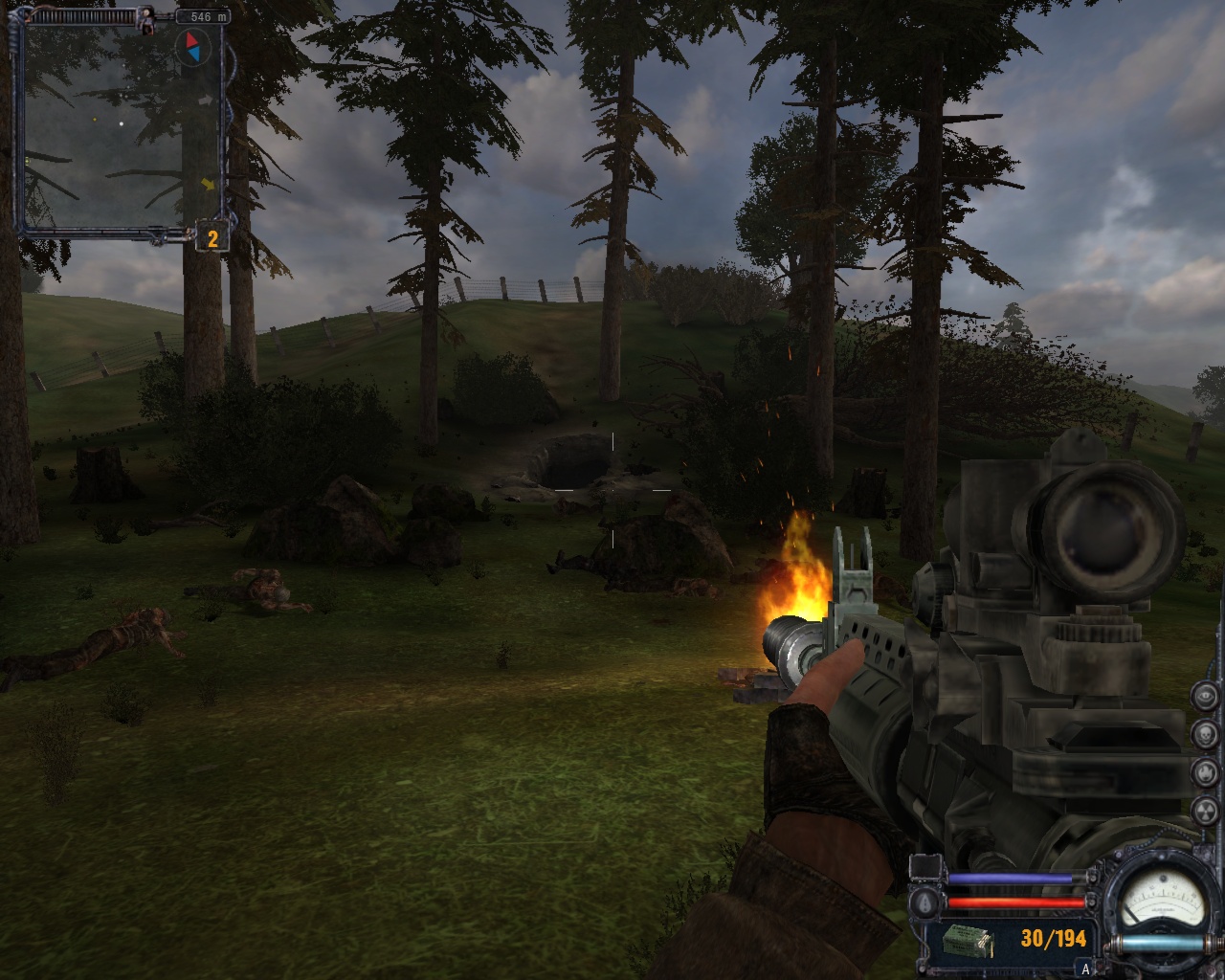Click the bullet icon beside the red bar
This screenshot has height=980, width=1225.
click(x=926, y=903)
